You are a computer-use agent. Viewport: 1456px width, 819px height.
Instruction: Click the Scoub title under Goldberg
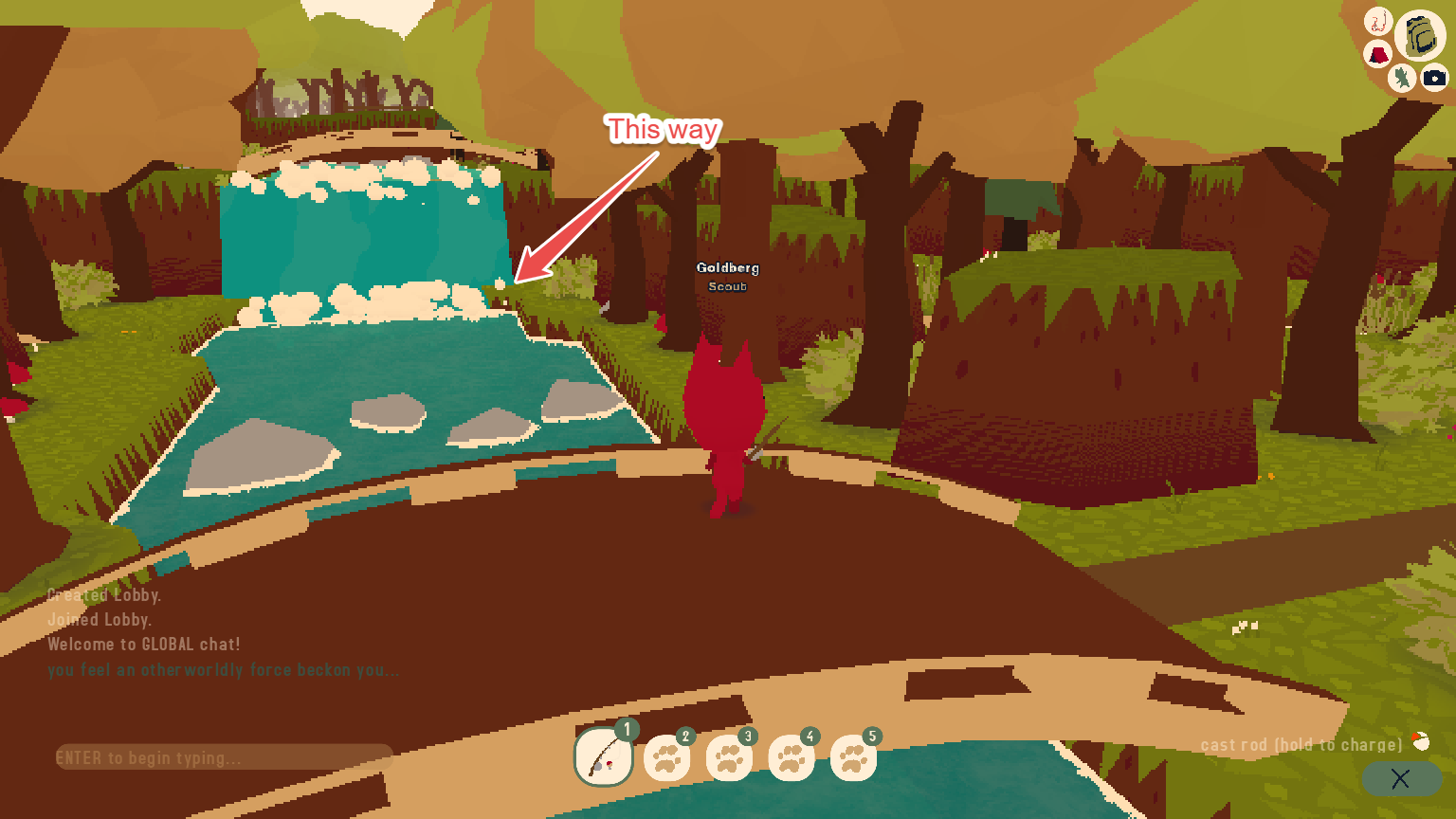tap(726, 286)
